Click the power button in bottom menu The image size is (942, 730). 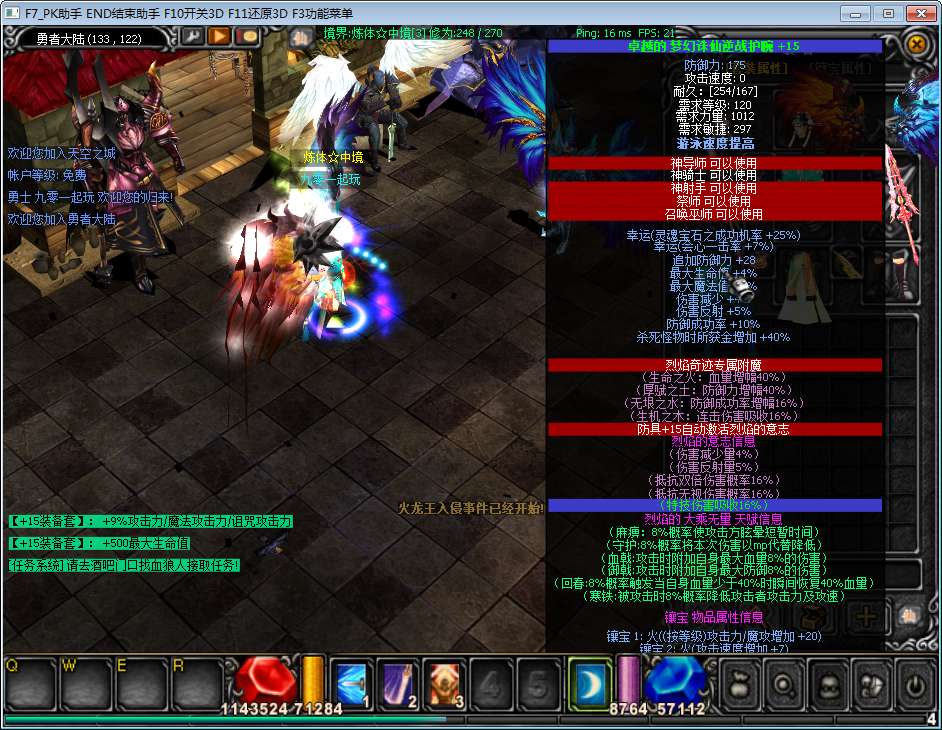point(916,686)
